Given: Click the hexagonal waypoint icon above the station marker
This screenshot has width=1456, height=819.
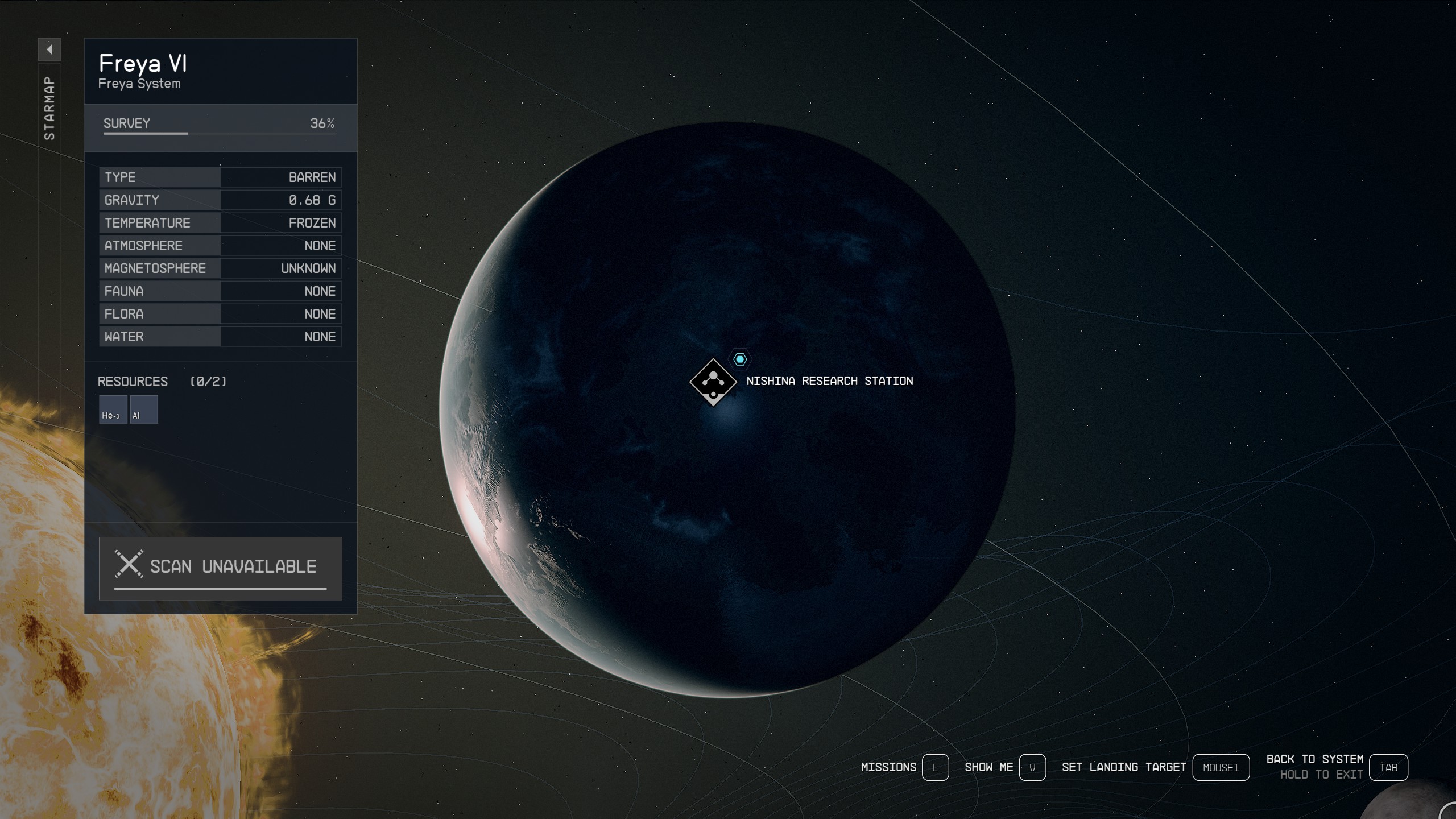Looking at the screenshot, I should point(739,359).
